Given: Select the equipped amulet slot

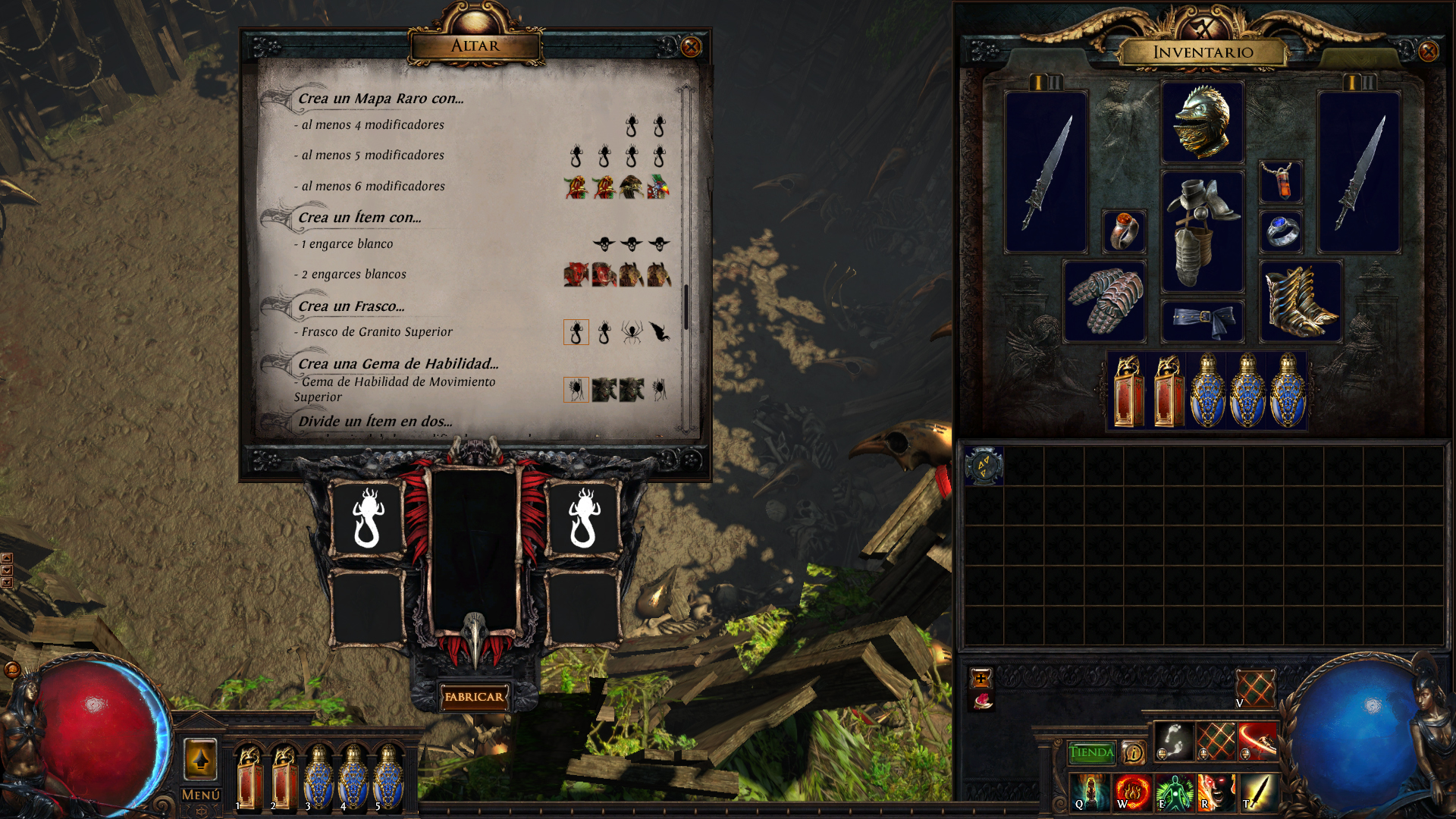Looking at the screenshot, I should 1281,182.
